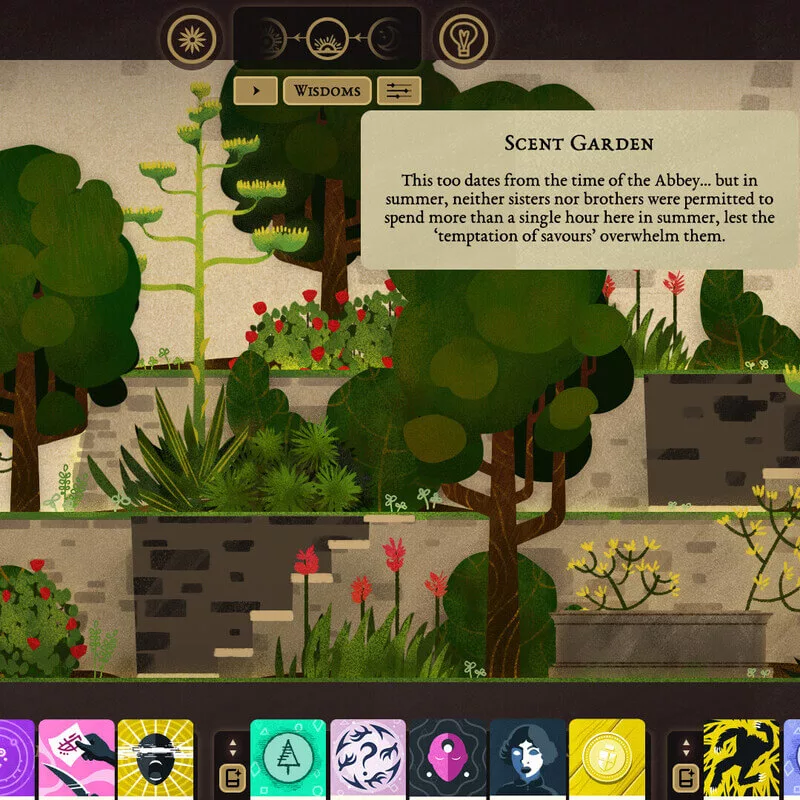Choose the lavender question mark card

click(x=368, y=759)
